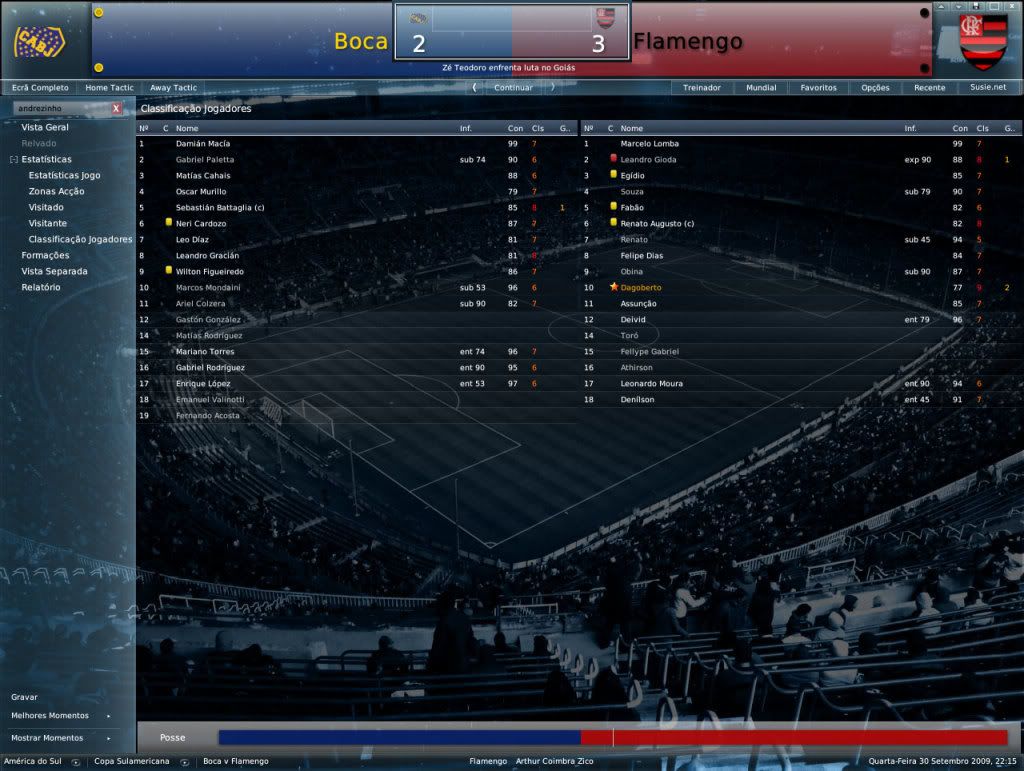Open the Treinador menu

click(701, 88)
